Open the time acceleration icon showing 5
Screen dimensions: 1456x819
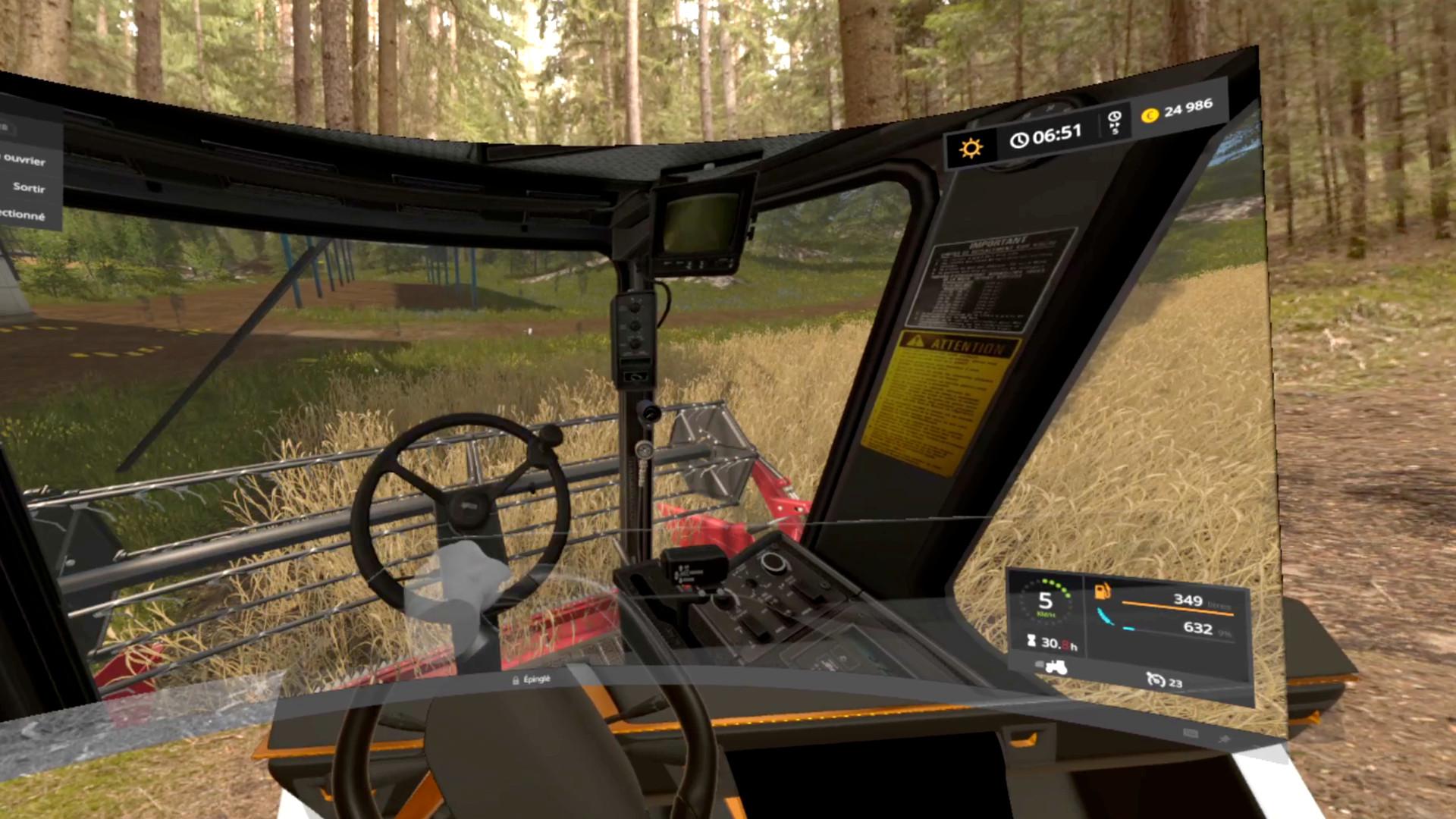[1115, 120]
